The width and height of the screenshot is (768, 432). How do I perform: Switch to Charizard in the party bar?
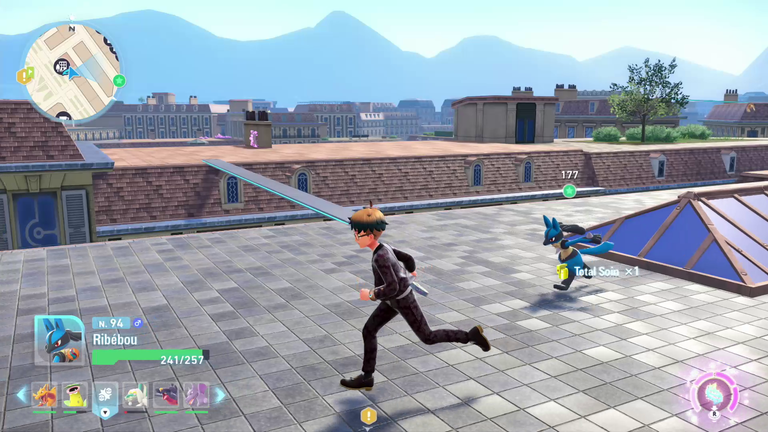[44, 395]
